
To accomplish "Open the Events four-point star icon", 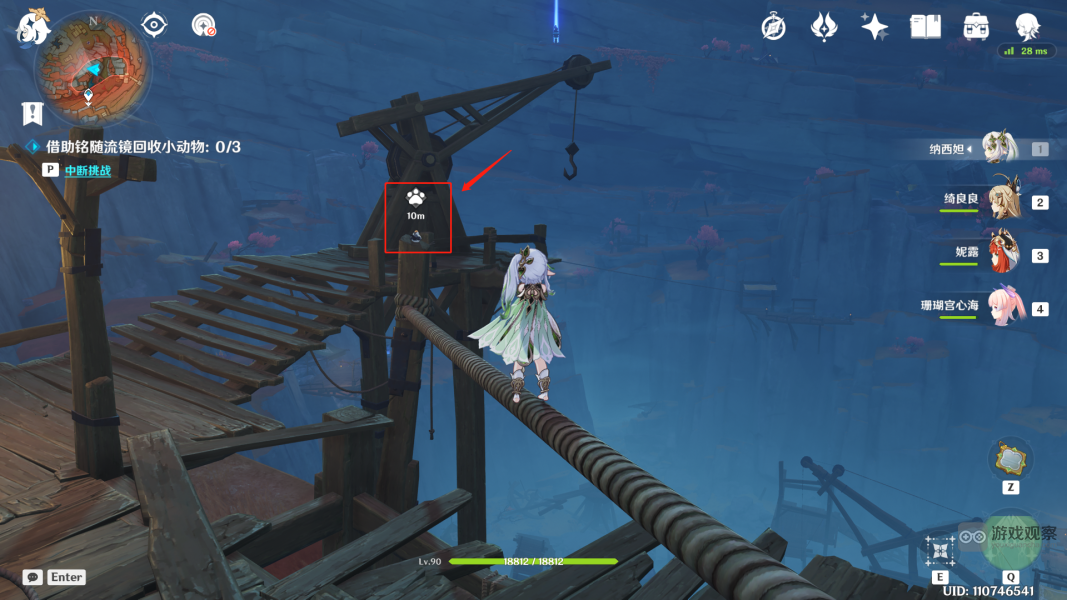I will pyautogui.click(x=875, y=27).
